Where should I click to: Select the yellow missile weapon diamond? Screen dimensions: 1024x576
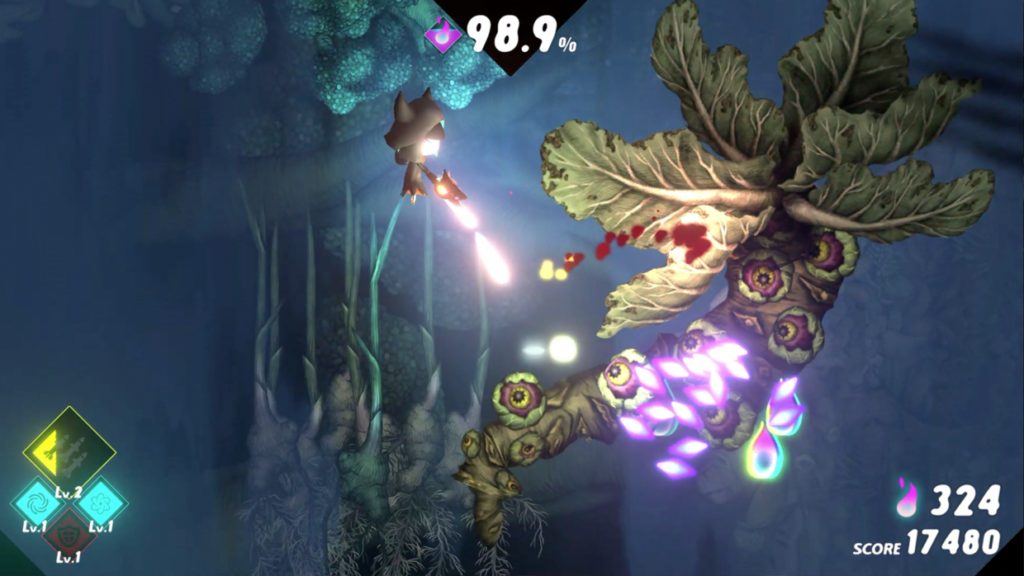point(69,450)
